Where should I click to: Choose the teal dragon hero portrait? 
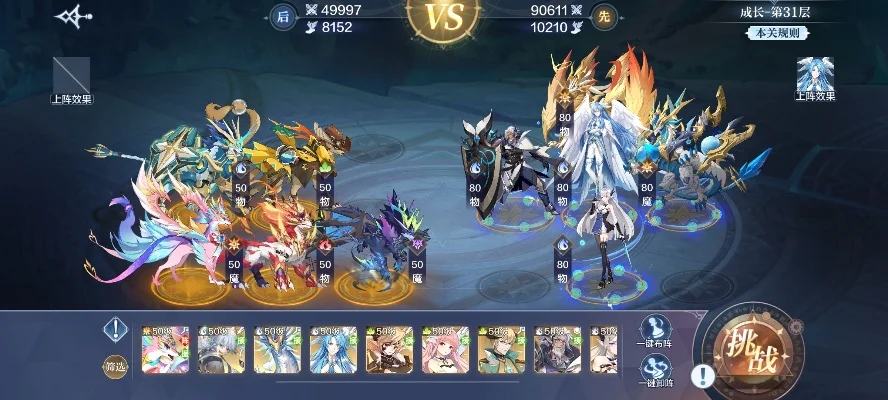[278, 350]
